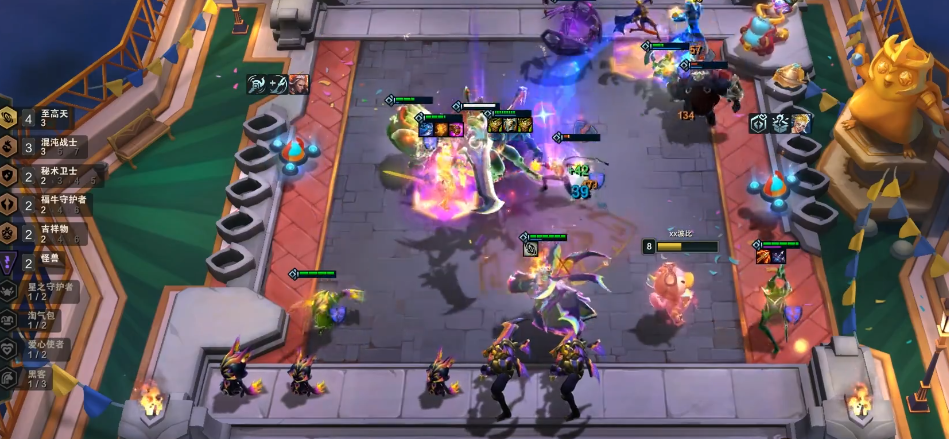Open the augment panel with the white-haired portrait
The width and height of the screenshot is (949, 439).
pyautogui.click(x=278, y=84)
